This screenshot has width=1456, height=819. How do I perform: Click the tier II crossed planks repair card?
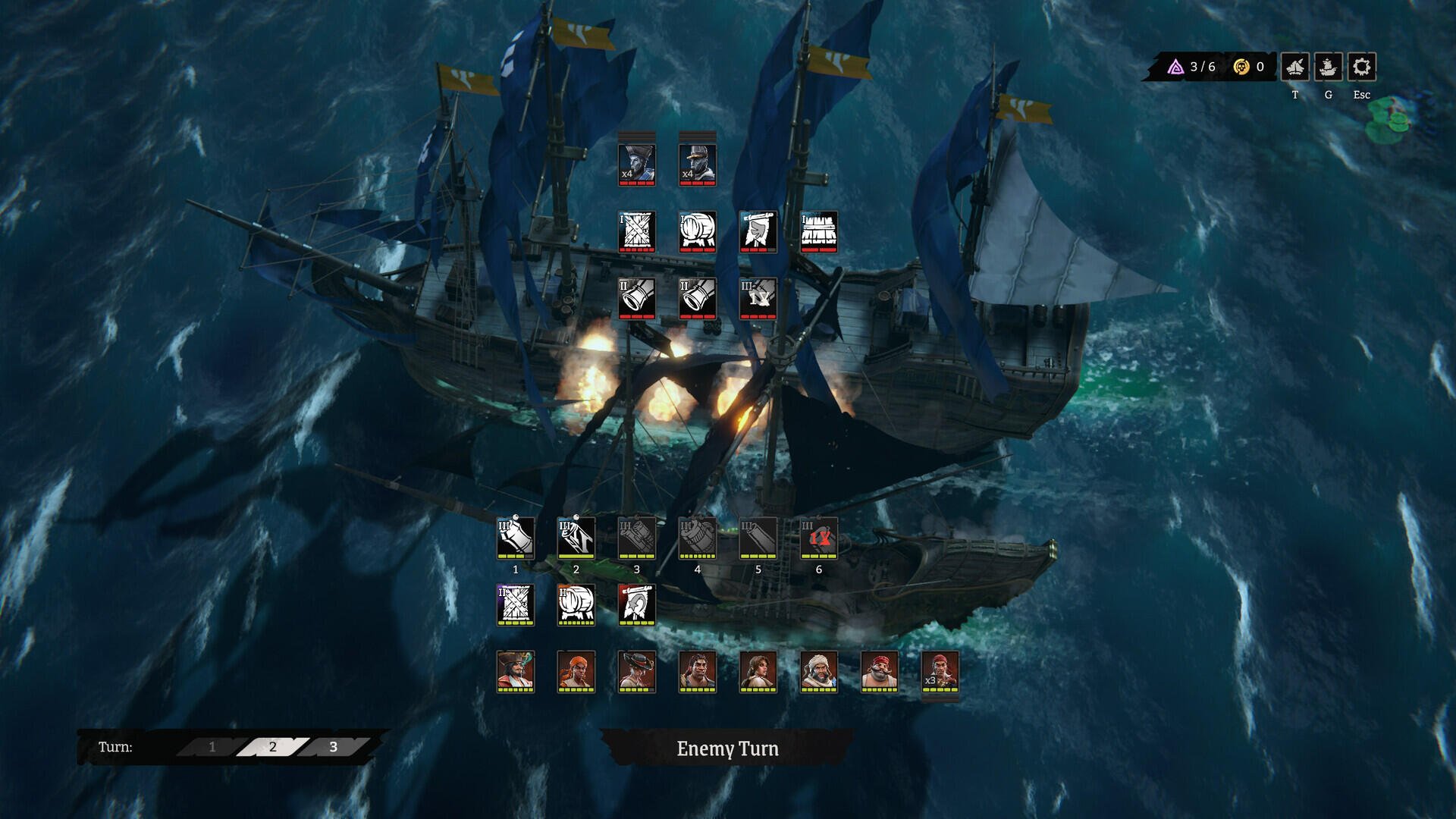pos(516,604)
